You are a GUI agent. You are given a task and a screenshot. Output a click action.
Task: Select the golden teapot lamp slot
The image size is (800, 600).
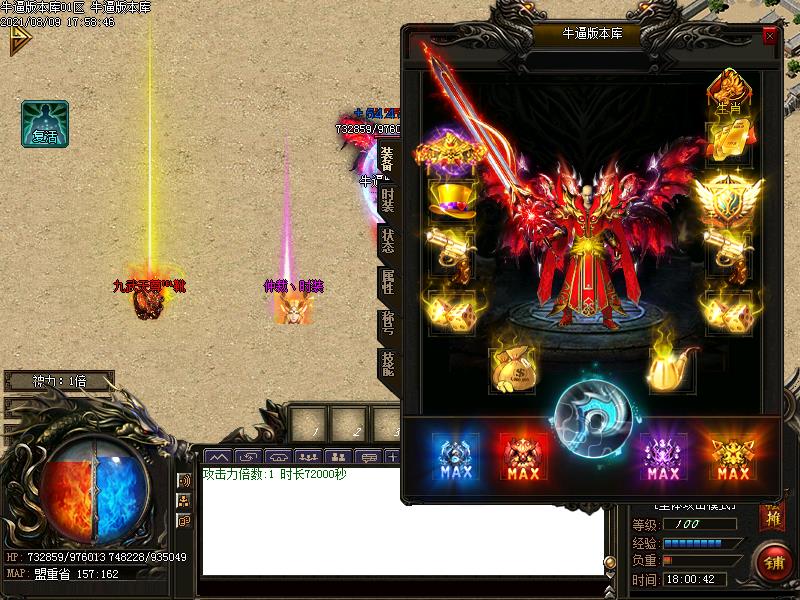[x=668, y=368]
